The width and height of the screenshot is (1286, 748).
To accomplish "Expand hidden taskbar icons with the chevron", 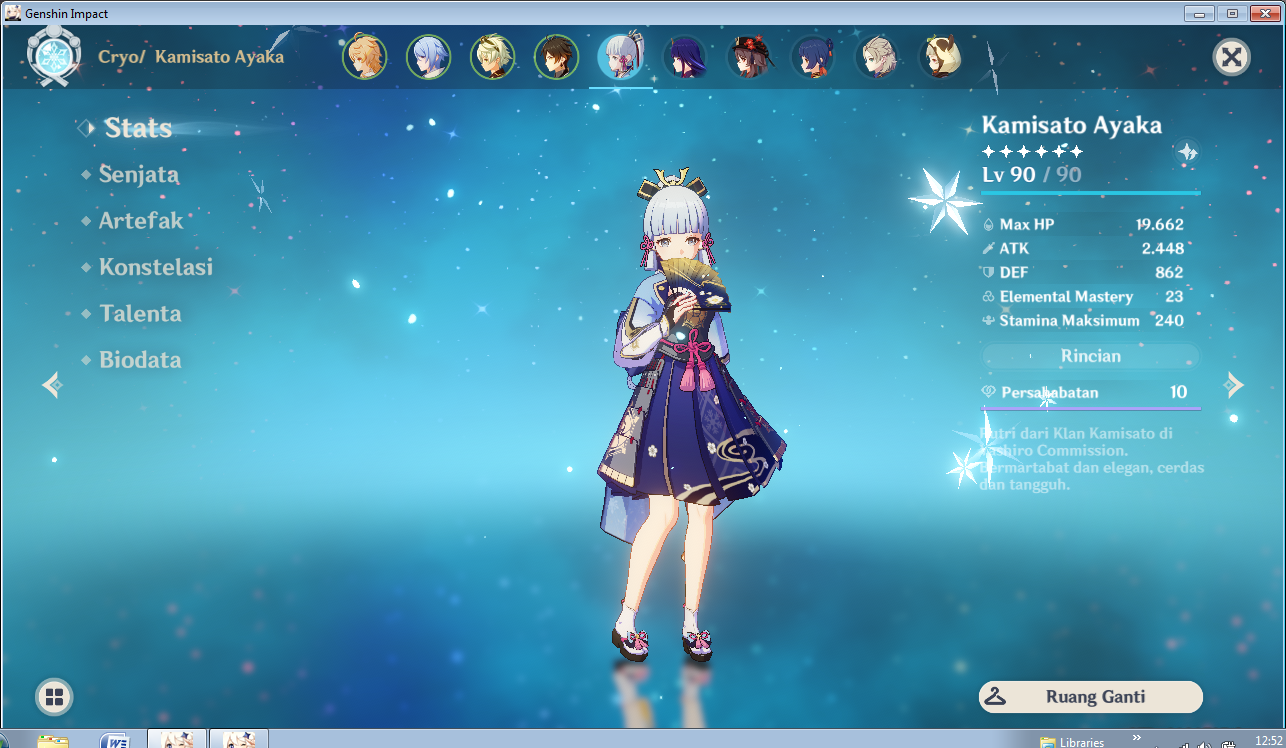I will 1137,738.
